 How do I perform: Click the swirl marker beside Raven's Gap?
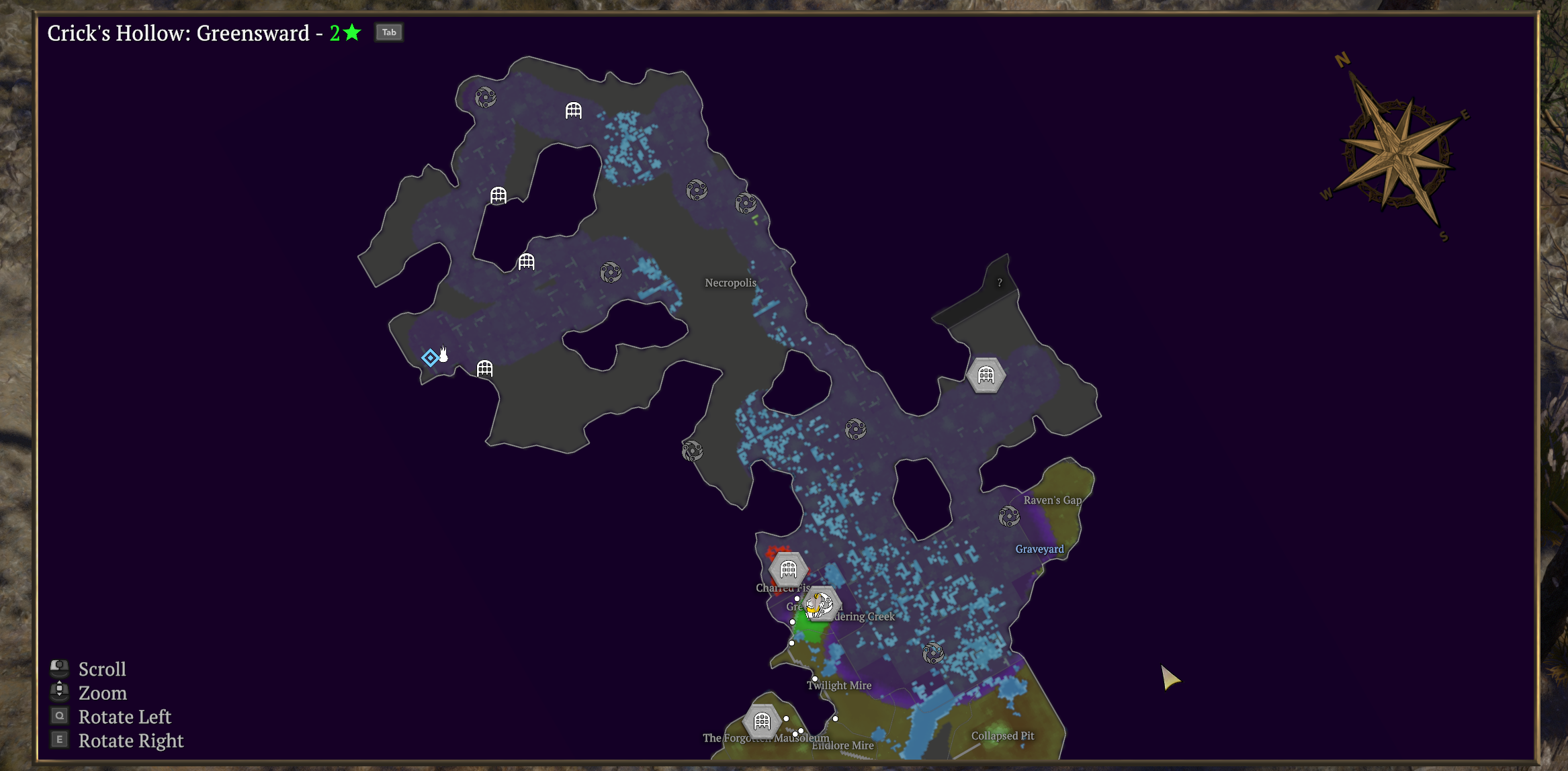point(1008,516)
